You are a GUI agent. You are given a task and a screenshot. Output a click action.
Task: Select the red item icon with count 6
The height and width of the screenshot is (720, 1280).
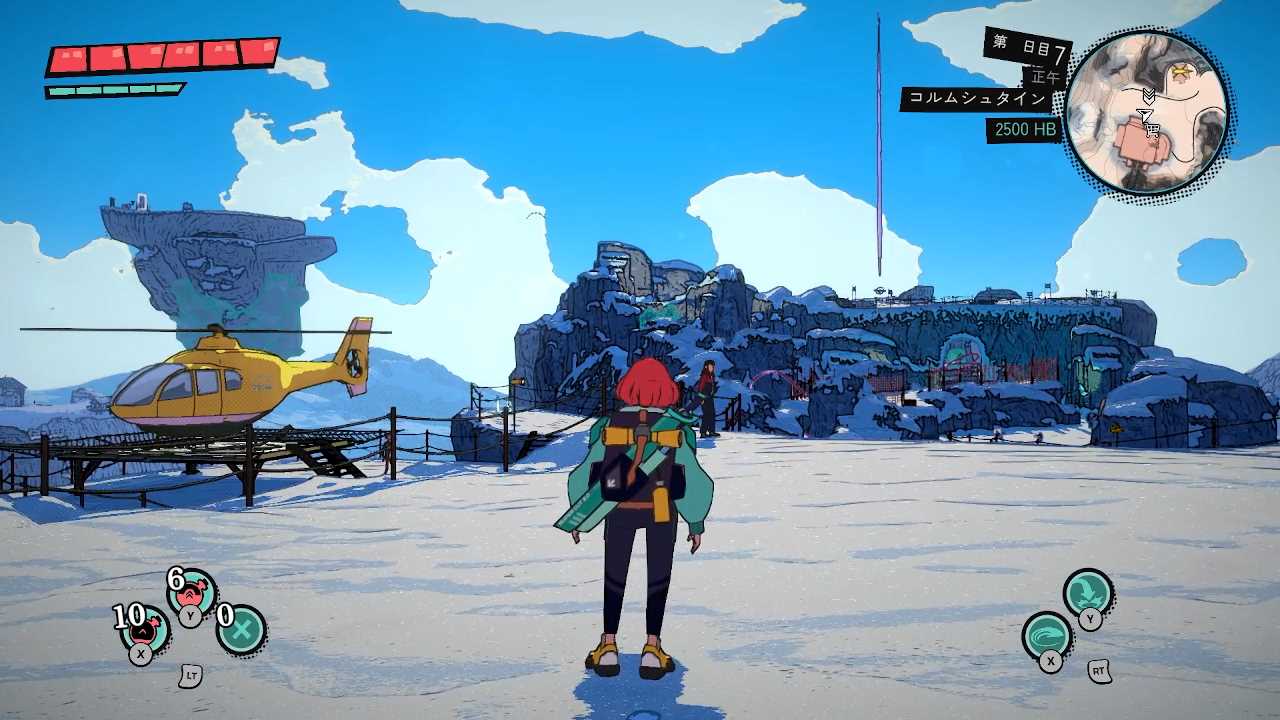[x=192, y=594]
